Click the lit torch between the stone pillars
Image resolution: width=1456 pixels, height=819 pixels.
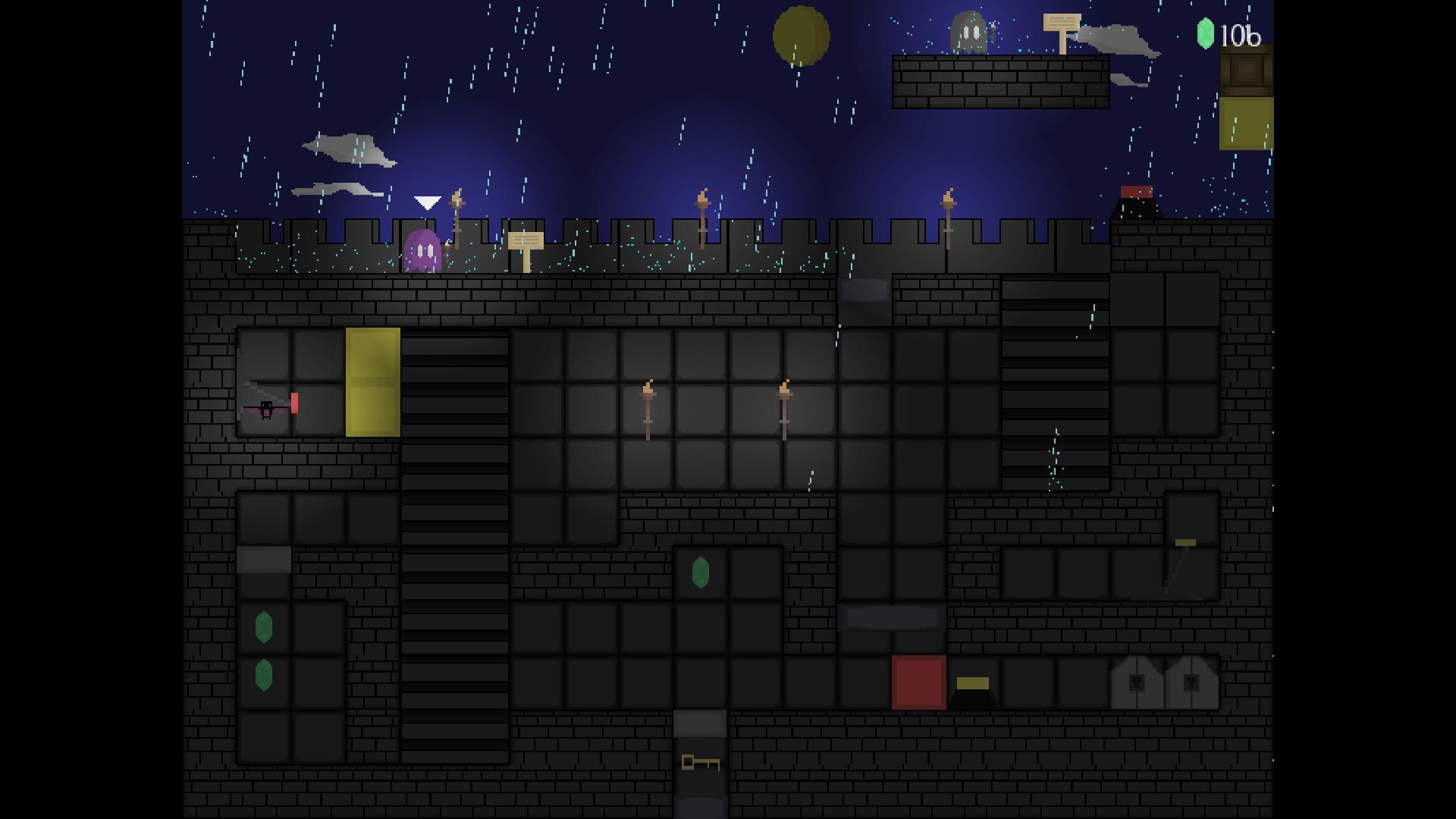click(648, 409)
